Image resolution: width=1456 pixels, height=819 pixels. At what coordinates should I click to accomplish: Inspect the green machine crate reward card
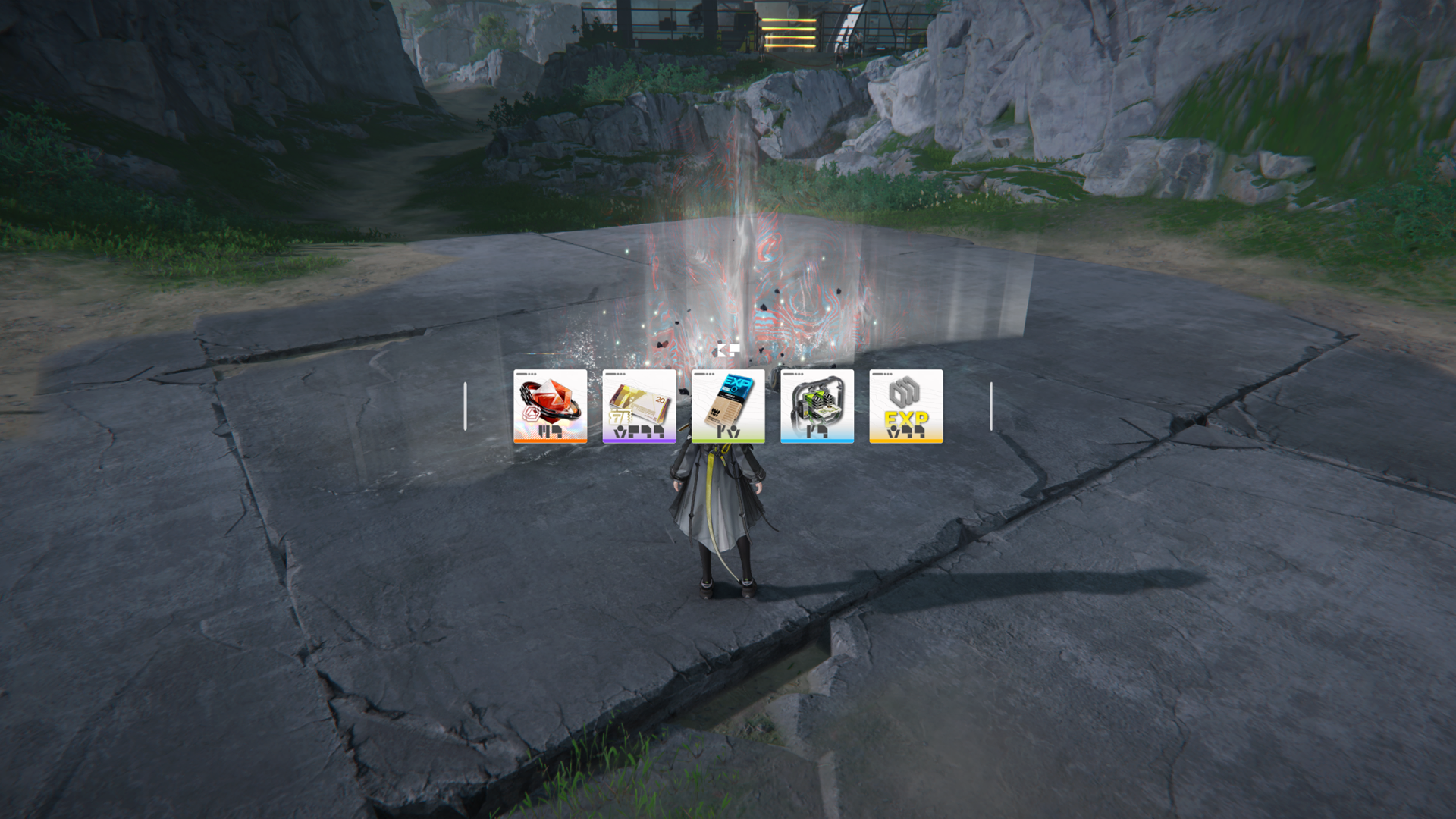coord(817,406)
